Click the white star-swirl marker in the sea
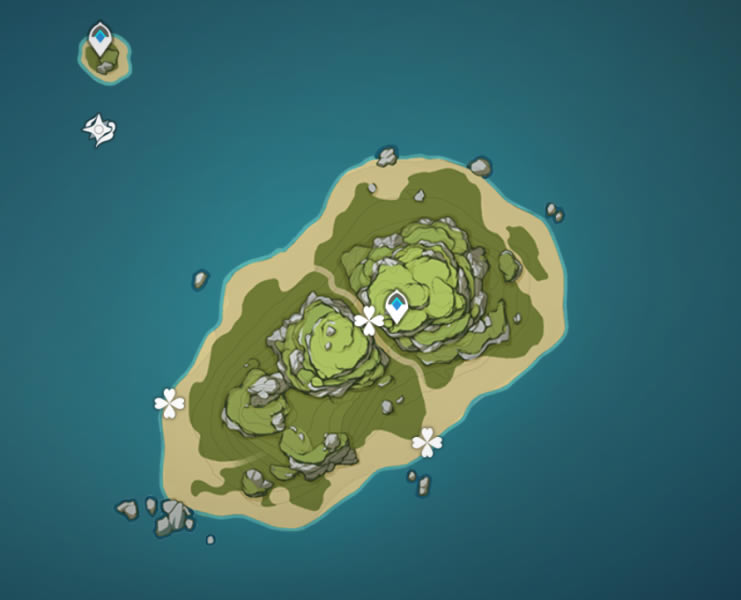Screen dimensions: 741x600 coord(100,130)
